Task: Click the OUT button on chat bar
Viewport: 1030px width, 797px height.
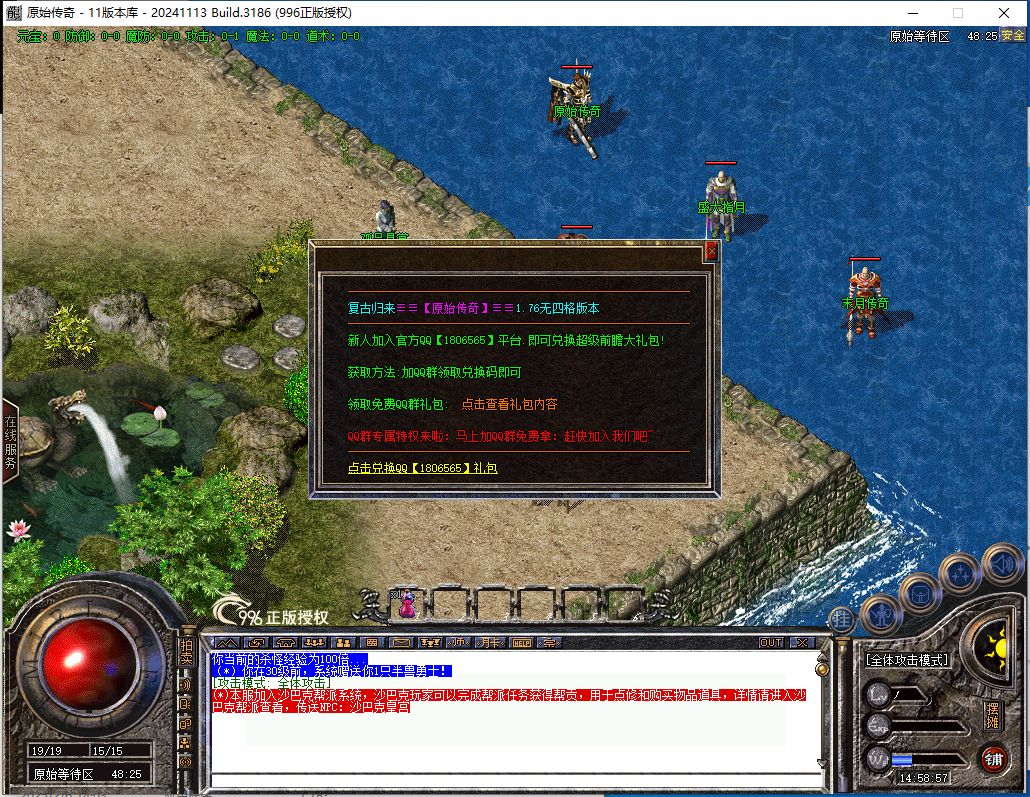Action: coord(771,642)
